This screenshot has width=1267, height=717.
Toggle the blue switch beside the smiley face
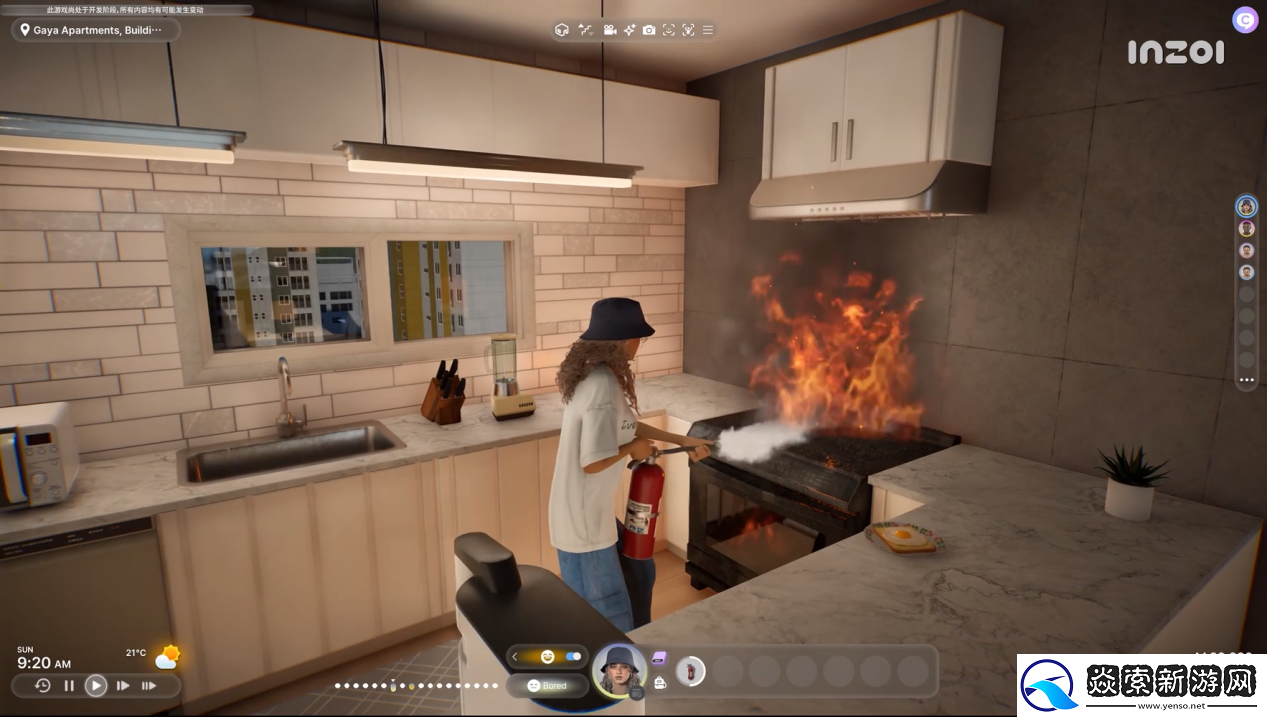pyautogui.click(x=573, y=656)
